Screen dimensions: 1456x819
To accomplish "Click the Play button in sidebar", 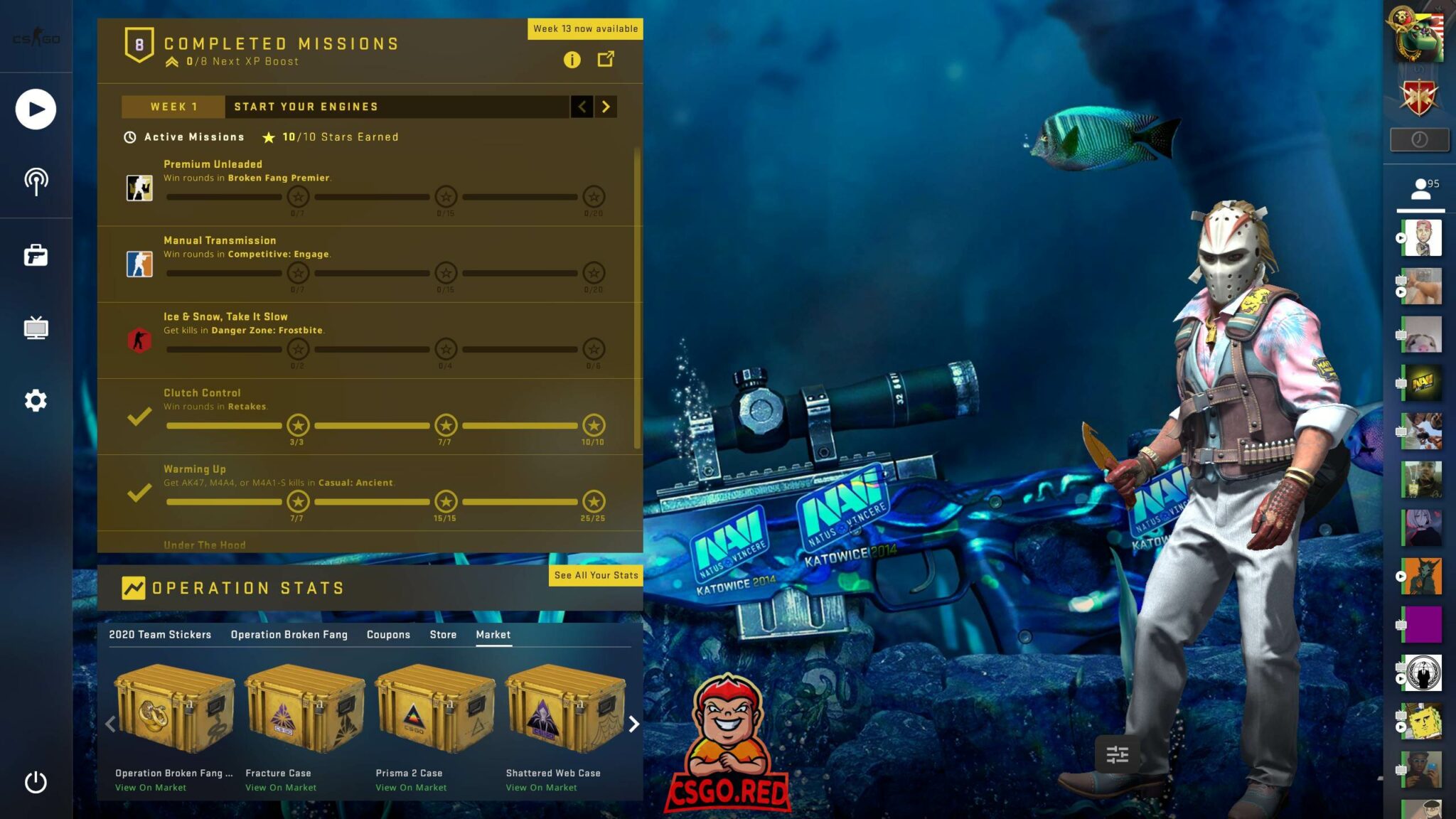I will 36,109.
